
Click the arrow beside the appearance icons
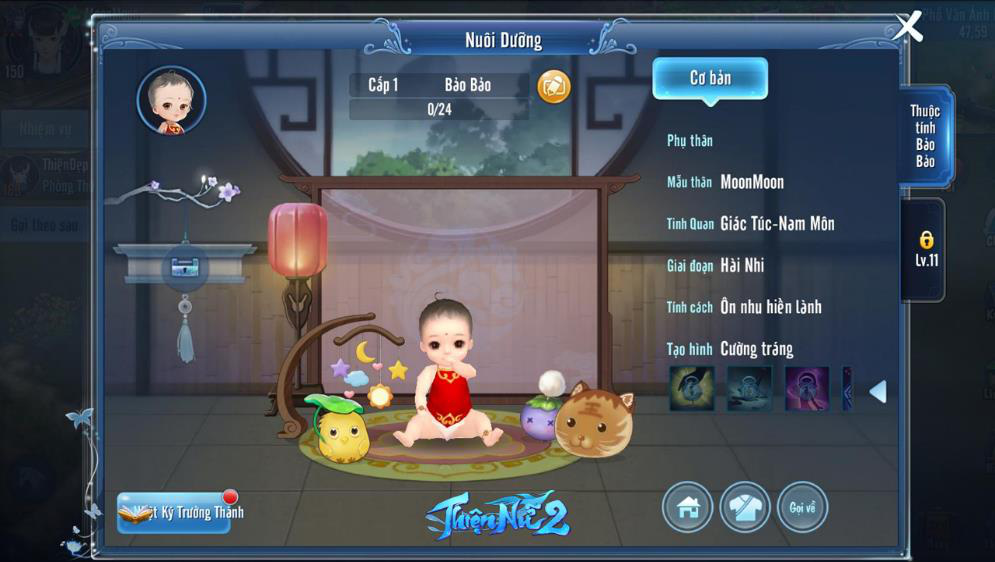click(877, 391)
